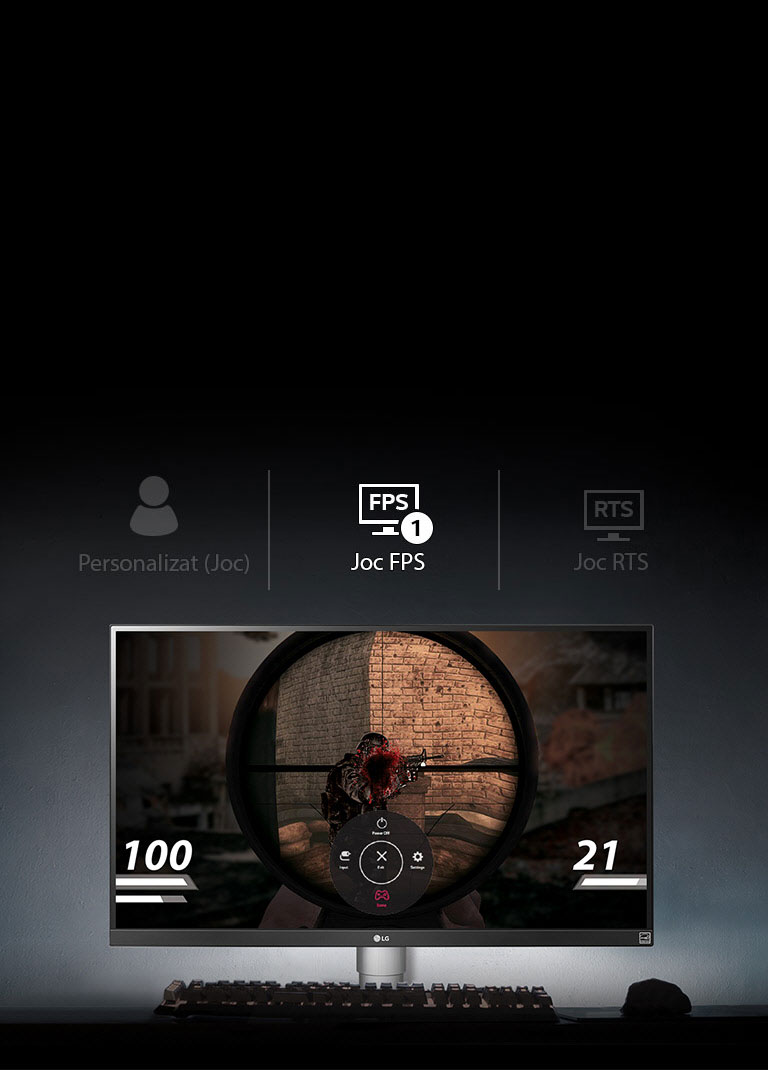The width and height of the screenshot is (768, 1070).
Task: Switch to the Joc RTS mode
Action: coord(611,528)
